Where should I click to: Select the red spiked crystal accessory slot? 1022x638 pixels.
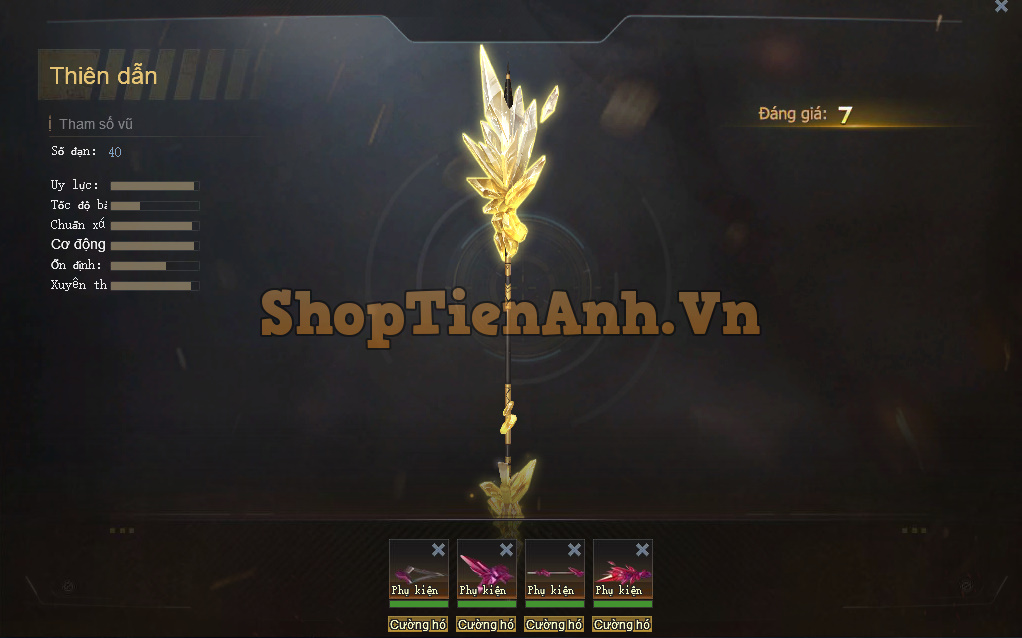pyautogui.click(x=622, y=575)
